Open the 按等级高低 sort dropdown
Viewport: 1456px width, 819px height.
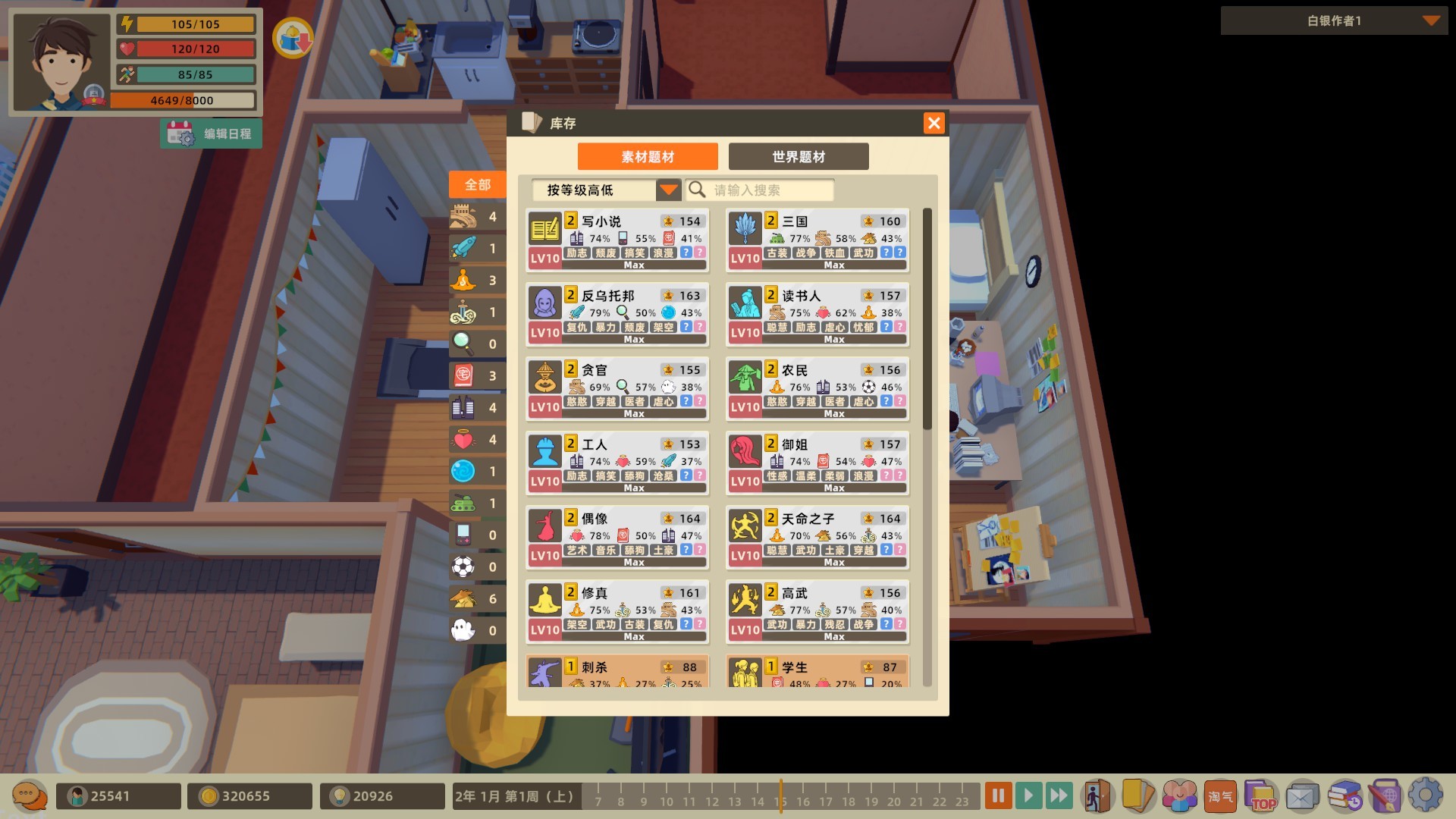point(603,190)
